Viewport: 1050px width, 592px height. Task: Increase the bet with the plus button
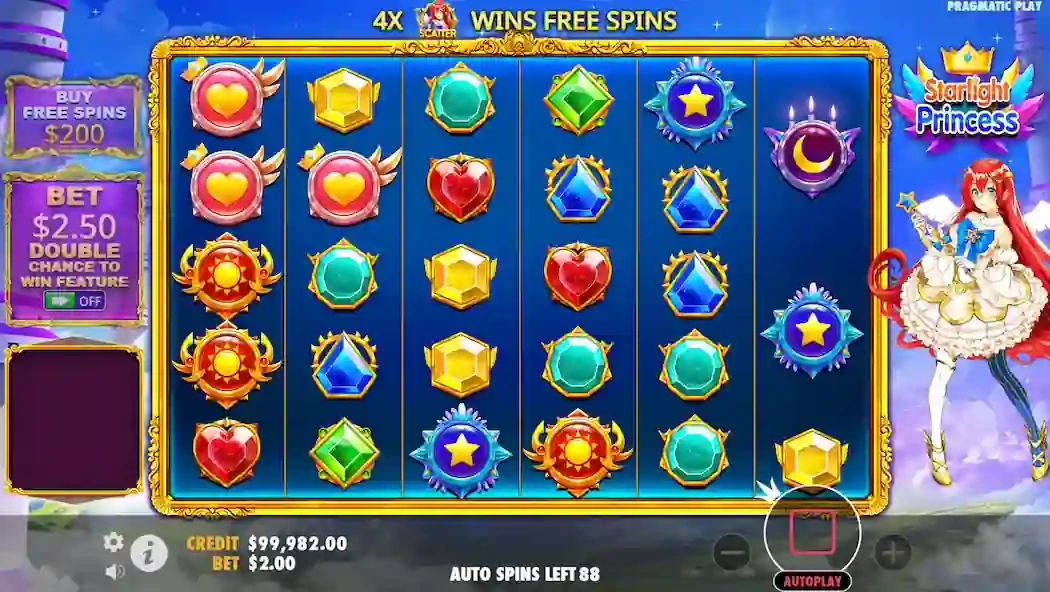[892, 551]
